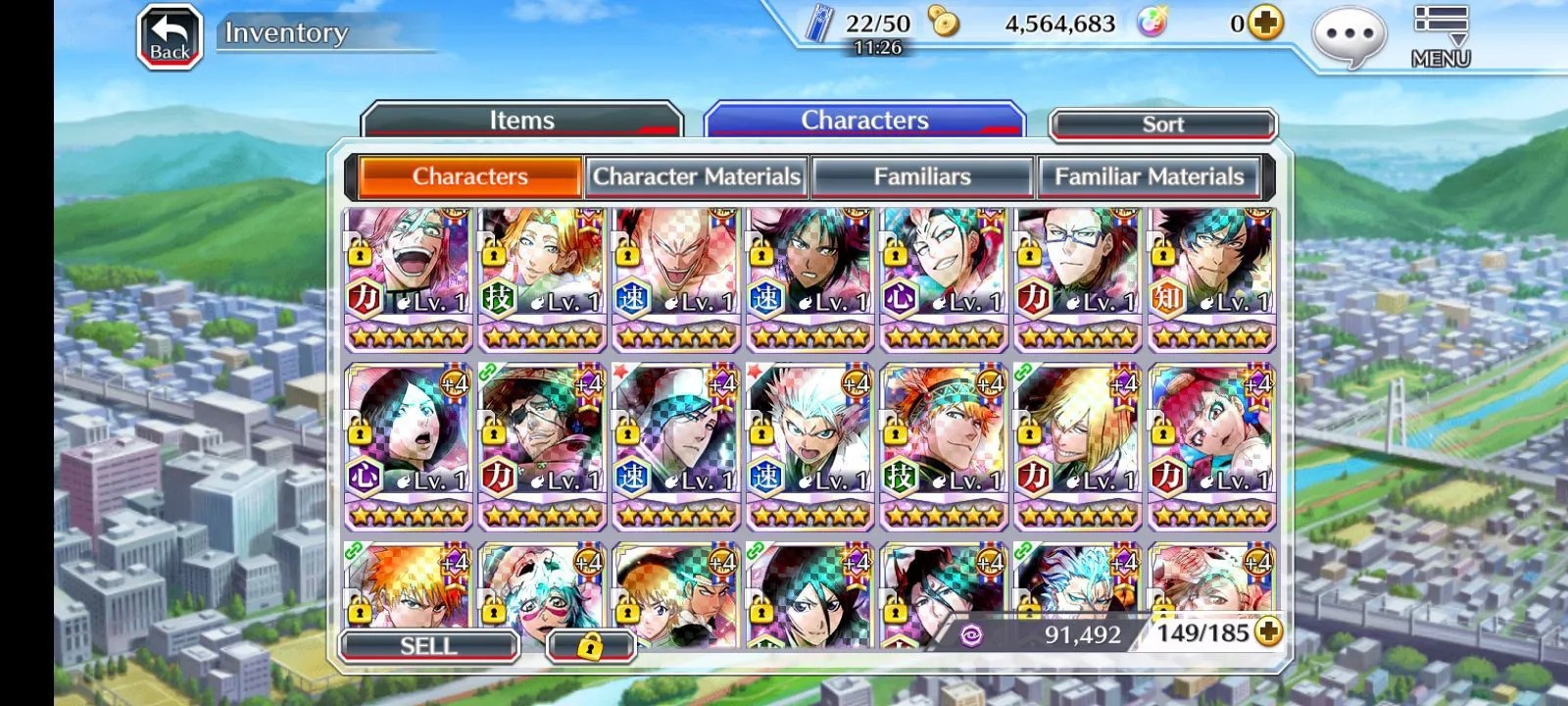Viewport: 1568px width, 706px height.
Task: Expand character storage with the 149/185 plus
Action: click(x=1268, y=632)
